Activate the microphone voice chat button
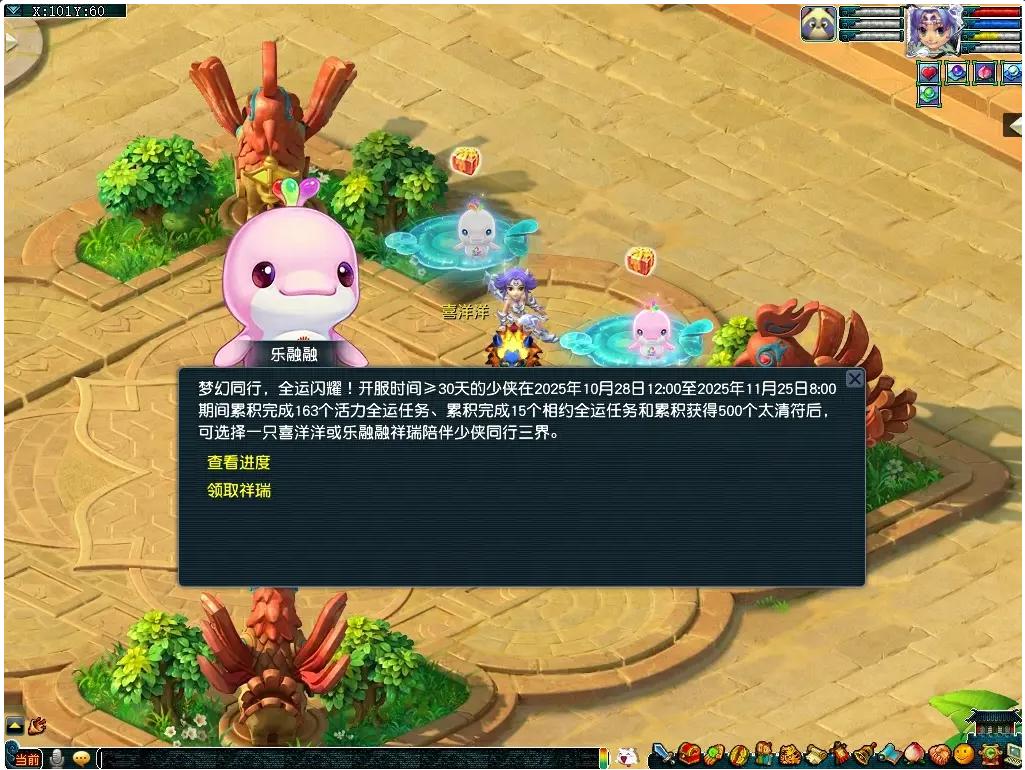The width and height of the screenshot is (1025, 770). tap(58, 758)
